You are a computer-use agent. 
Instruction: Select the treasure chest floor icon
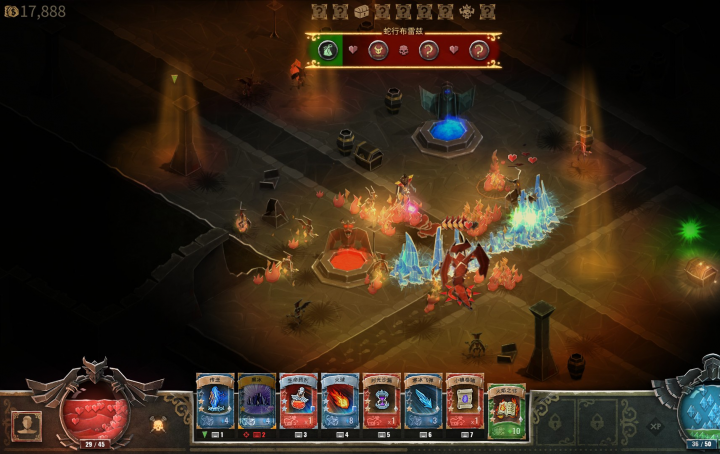pos(362,11)
